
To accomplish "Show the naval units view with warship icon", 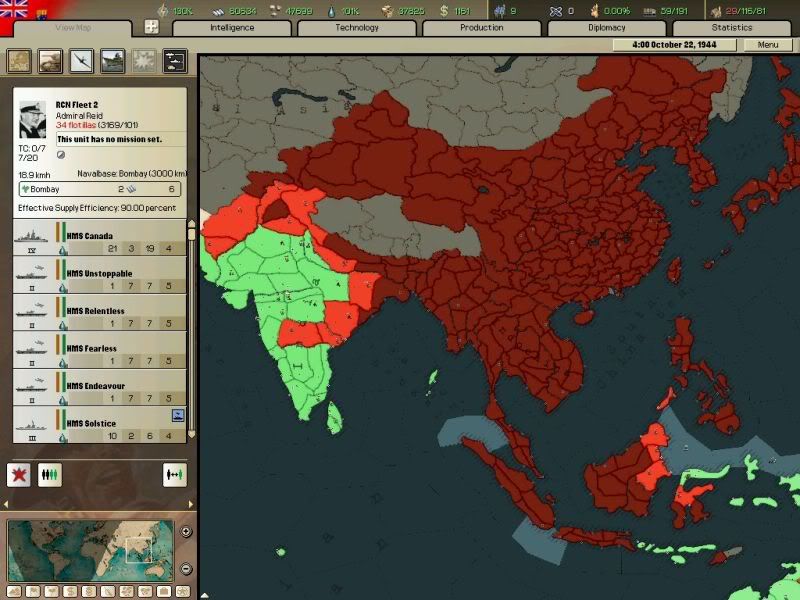I will pyautogui.click(x=112, y=61).
